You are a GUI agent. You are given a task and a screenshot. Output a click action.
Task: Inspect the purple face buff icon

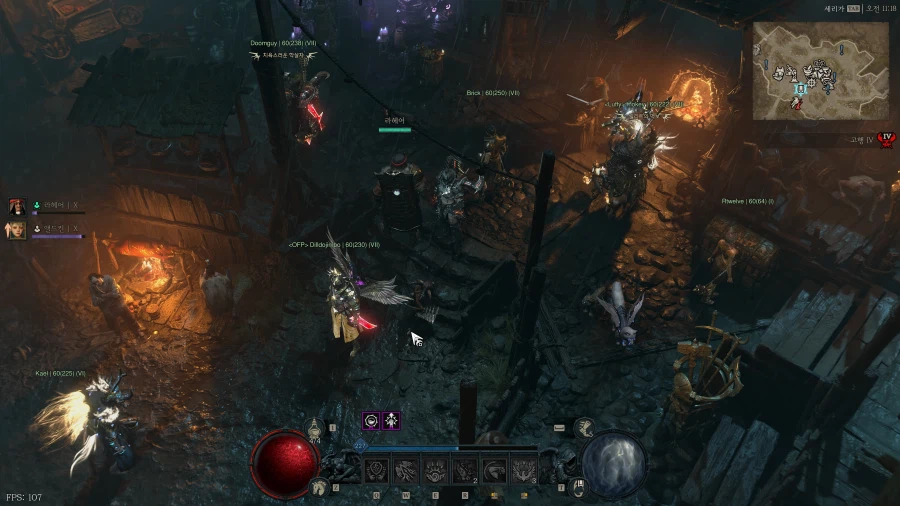370,421
